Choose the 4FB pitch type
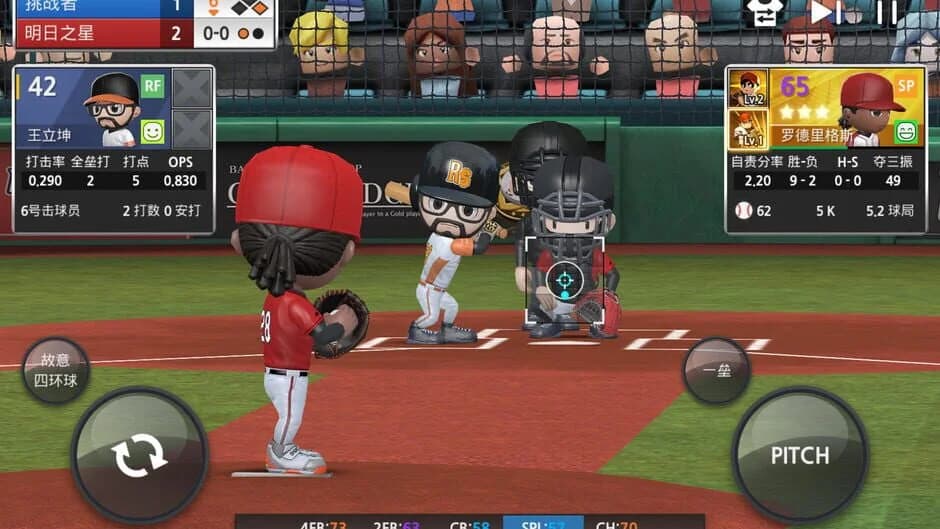The image size is (940, 529). tap(323, 523)
